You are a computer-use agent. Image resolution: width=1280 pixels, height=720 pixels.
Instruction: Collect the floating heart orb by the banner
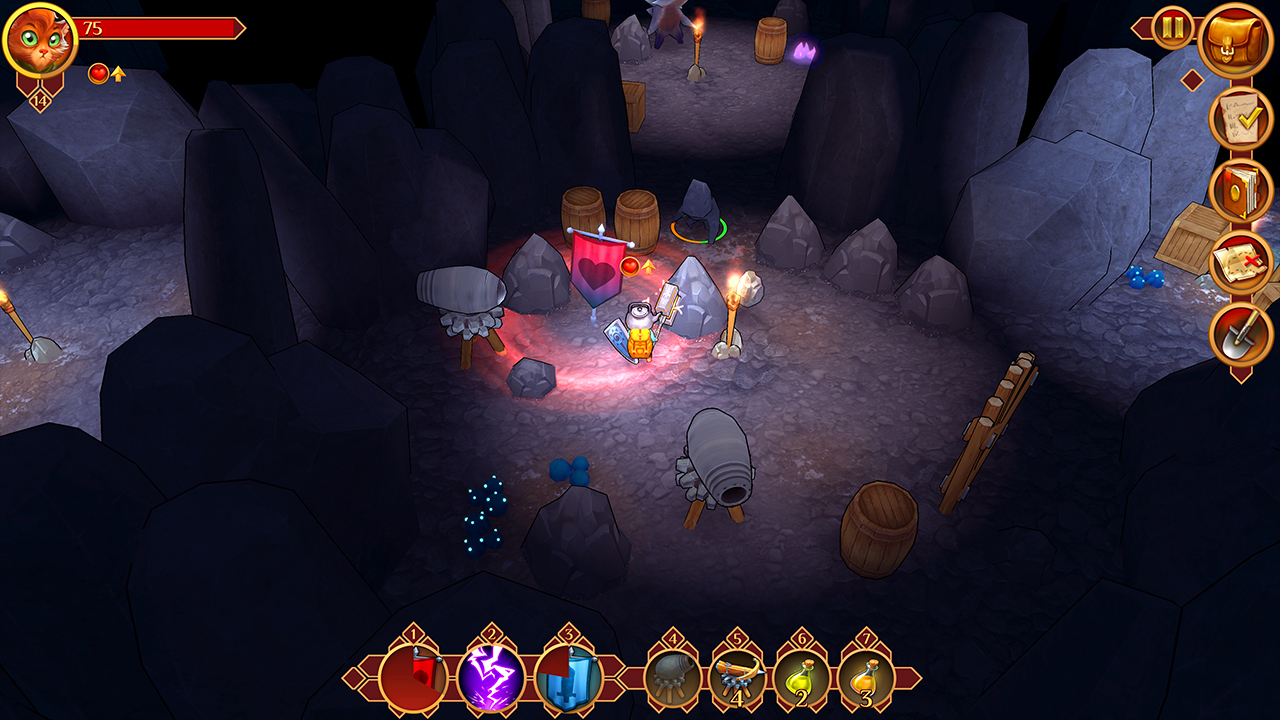(x=628, y=266)
